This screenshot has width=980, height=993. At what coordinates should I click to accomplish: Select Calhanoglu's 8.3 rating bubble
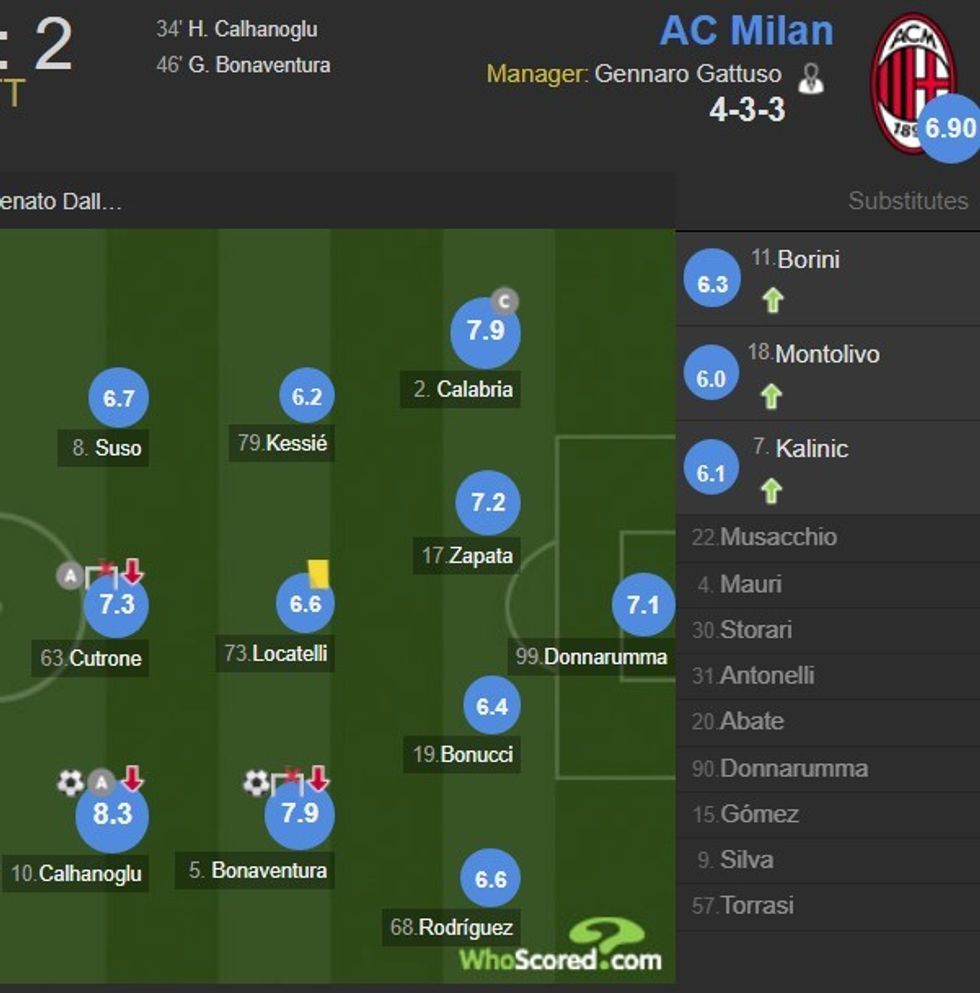coord(112,815)
